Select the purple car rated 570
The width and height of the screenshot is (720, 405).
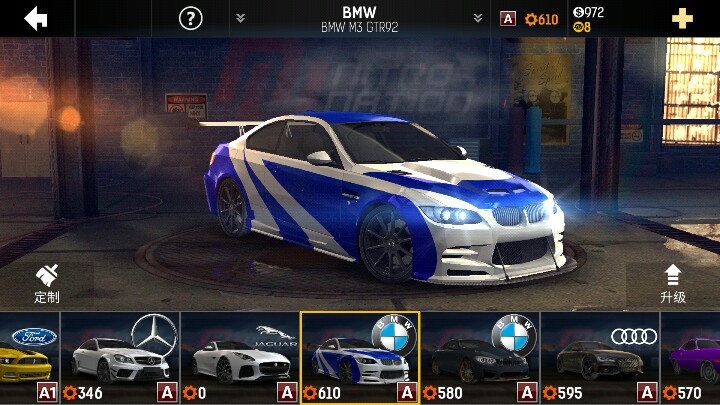pyautogui.click(x=691, y=357)
